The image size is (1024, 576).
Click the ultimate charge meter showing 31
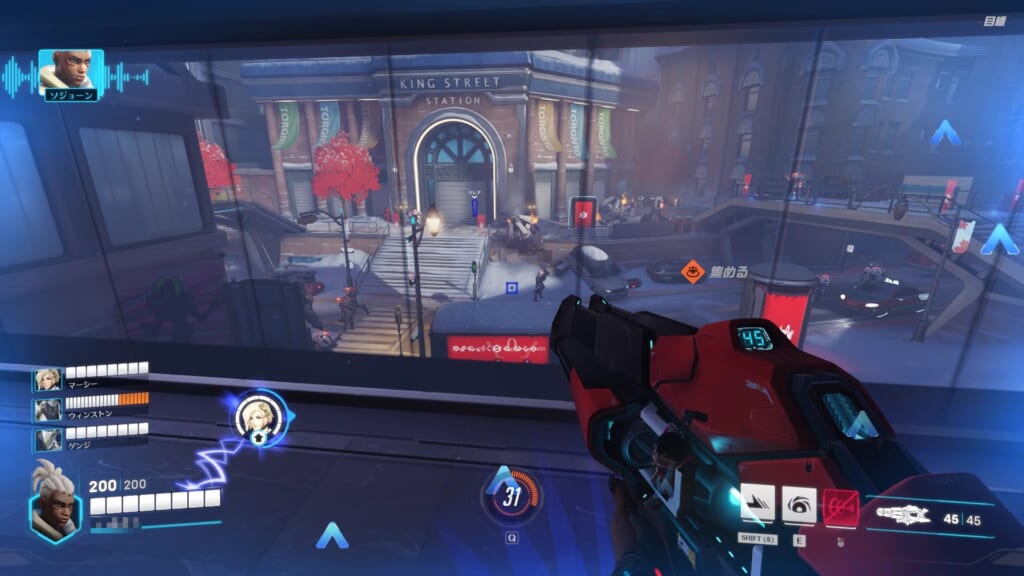click(512, 497)
